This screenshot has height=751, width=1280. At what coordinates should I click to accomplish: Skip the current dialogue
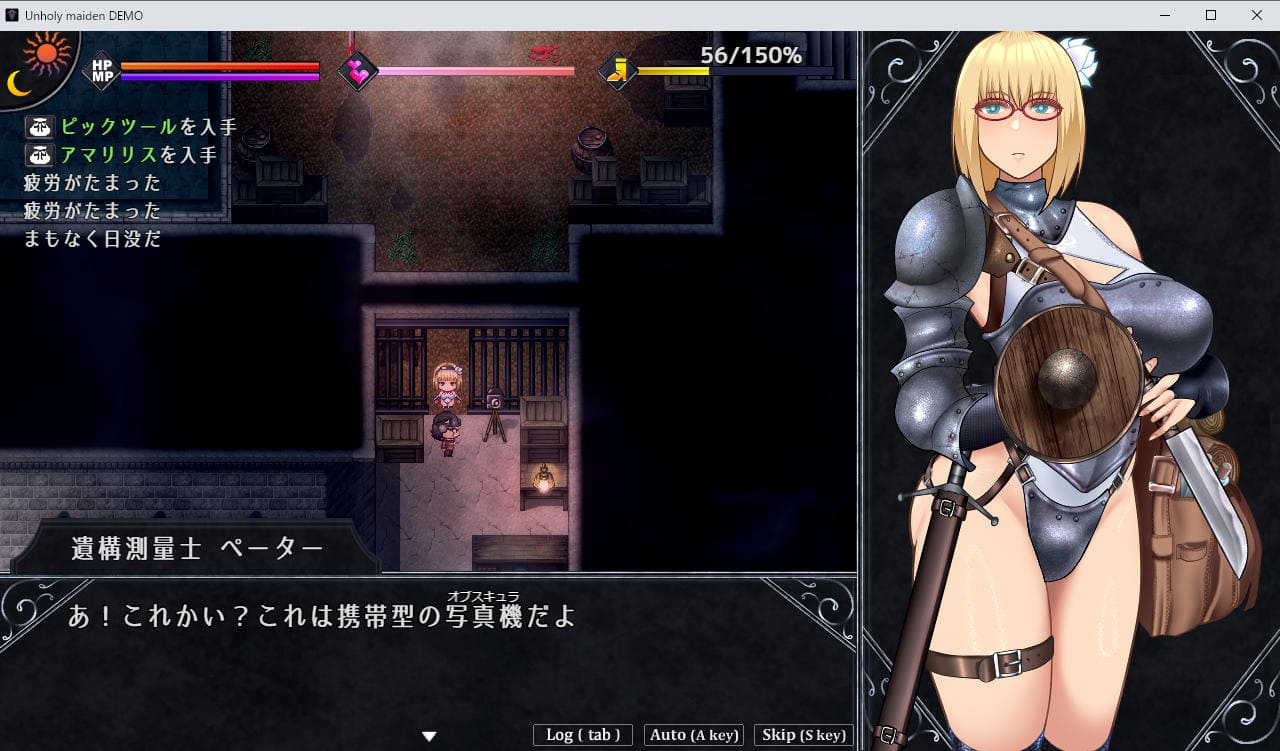point(803,735)
